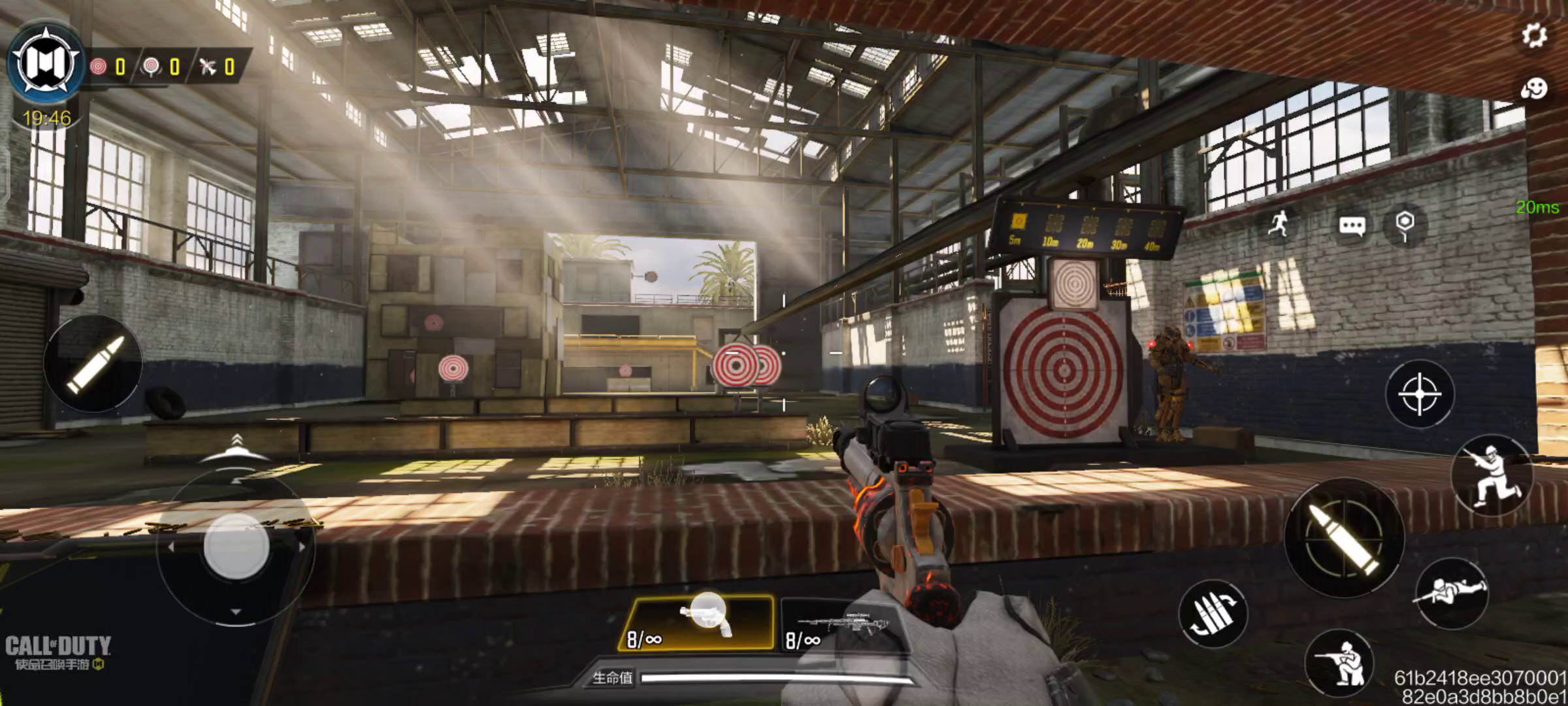Image resolution: width=1568 pixels, height=706 pixels.
Task: Toggle the running figure sprint icon
Action: 1279,224
